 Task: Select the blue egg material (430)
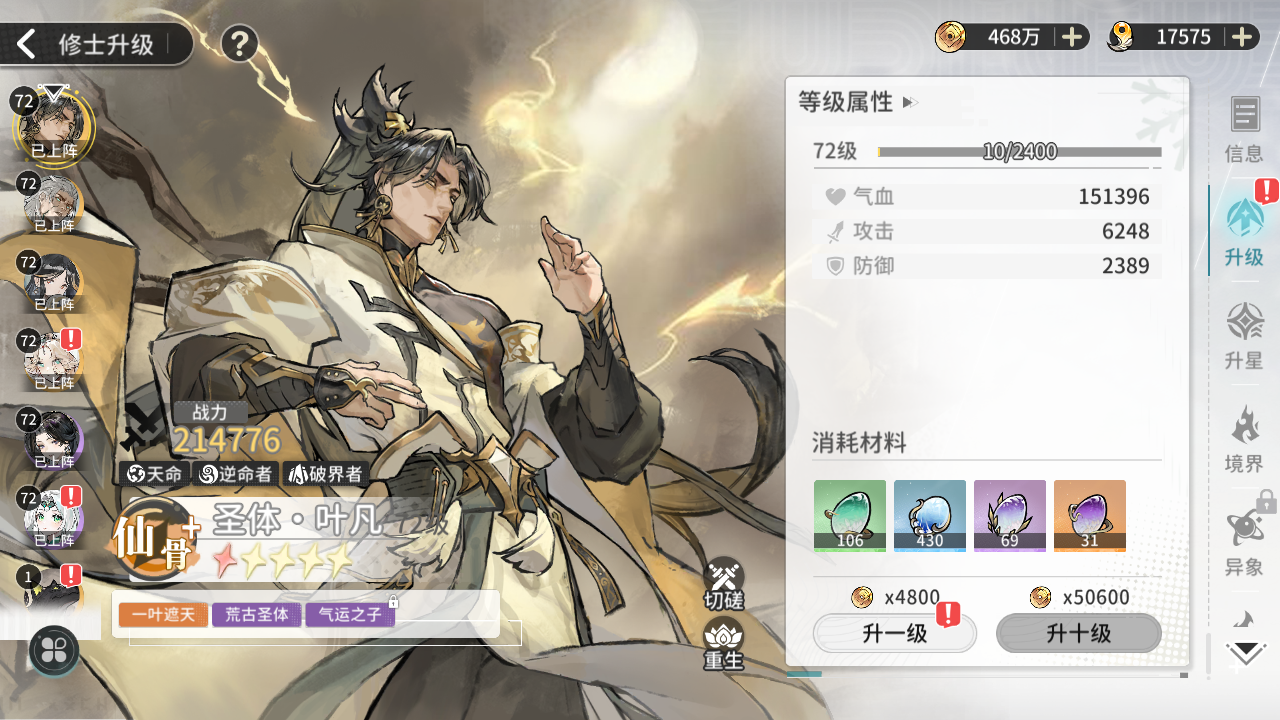(930, 516)
